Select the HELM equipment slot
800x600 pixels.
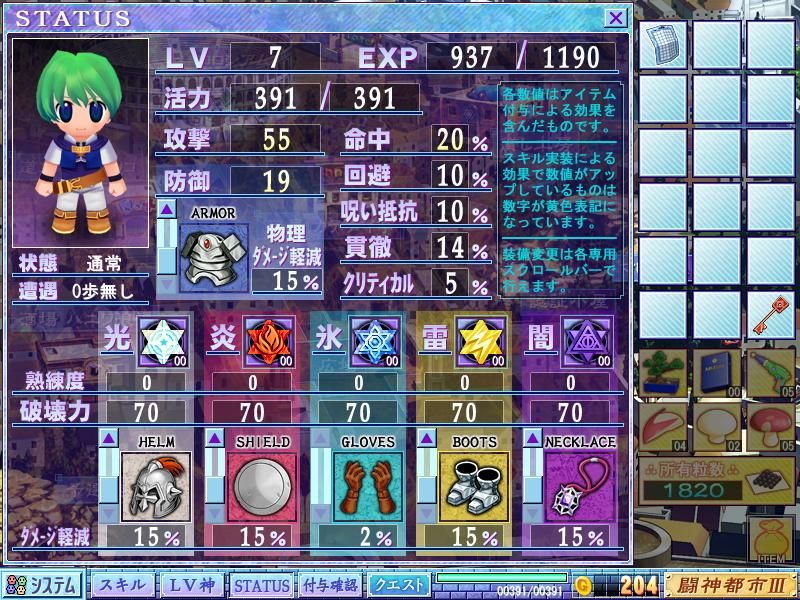pos(156,487)
